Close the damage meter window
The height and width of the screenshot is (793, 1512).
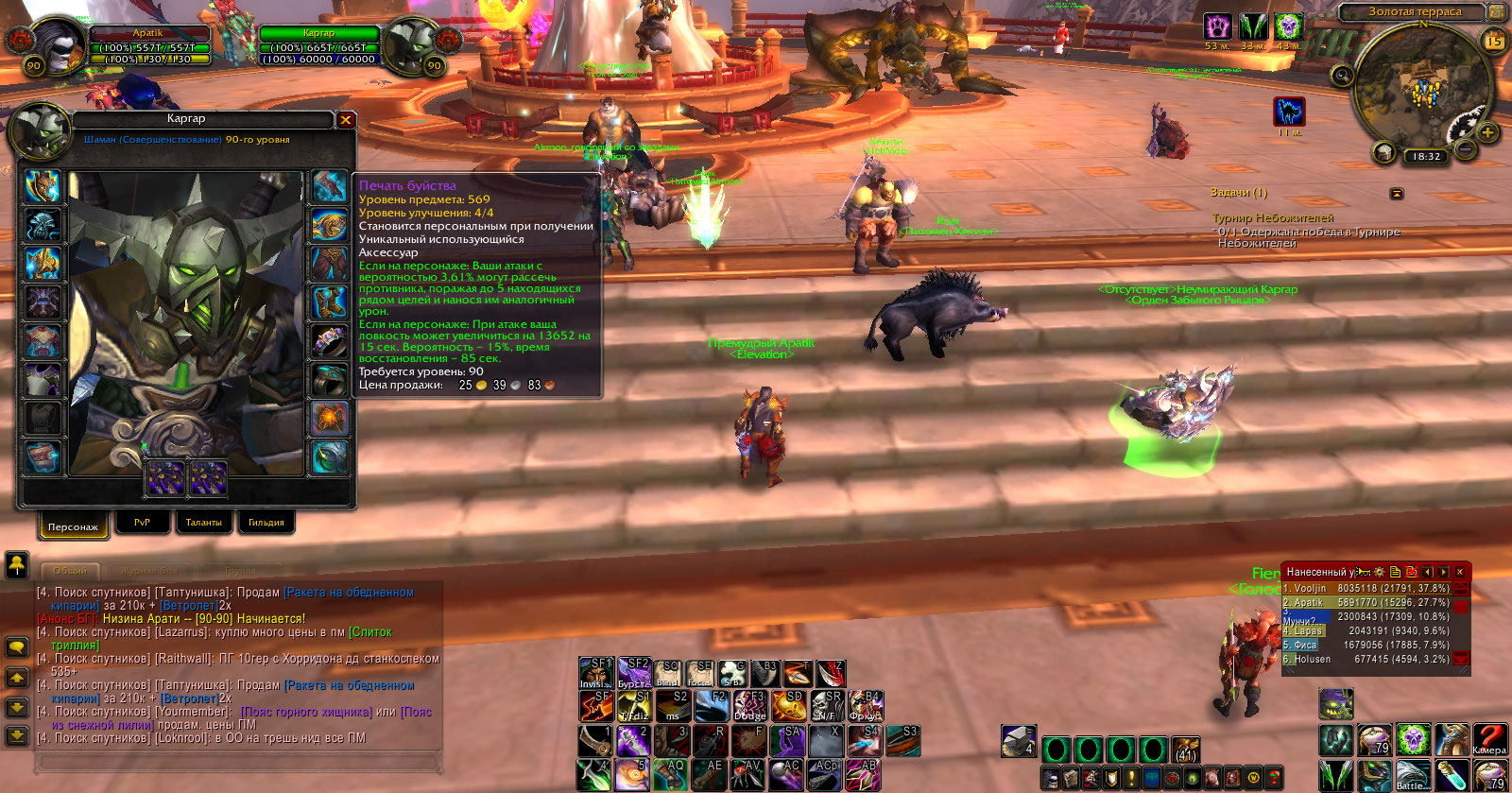click(x=1460, y=572)
